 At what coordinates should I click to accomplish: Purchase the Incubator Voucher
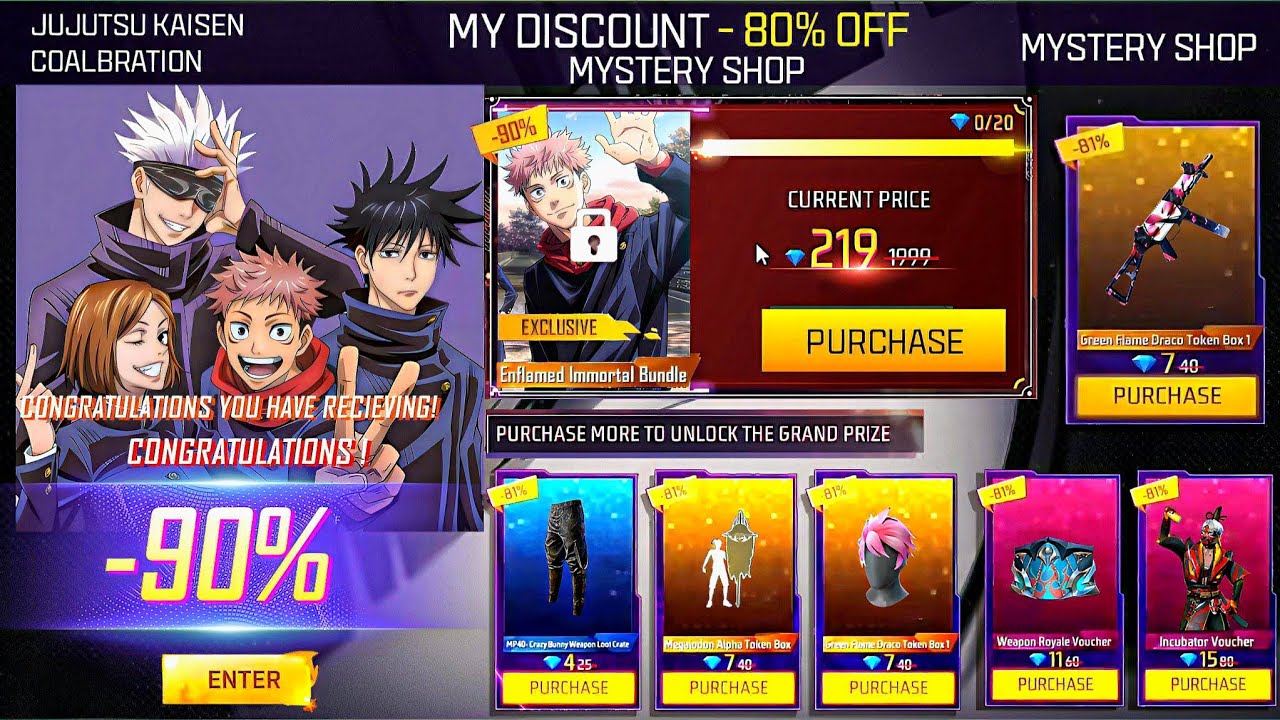pos(1208,684)
